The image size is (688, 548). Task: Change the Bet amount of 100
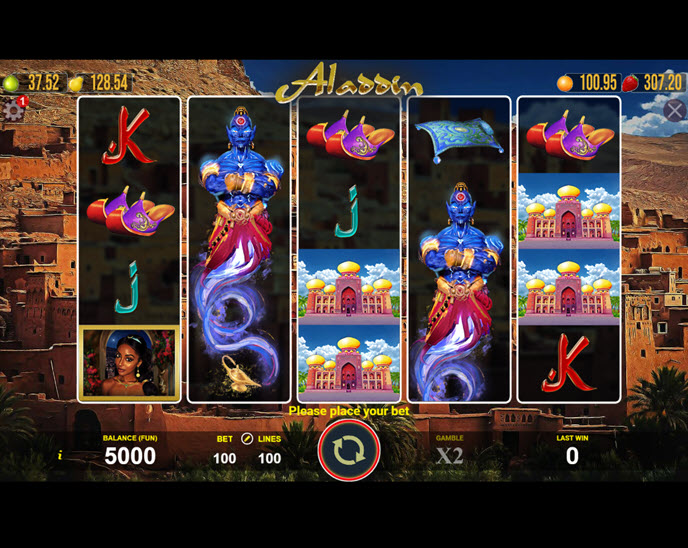point(224,458)
